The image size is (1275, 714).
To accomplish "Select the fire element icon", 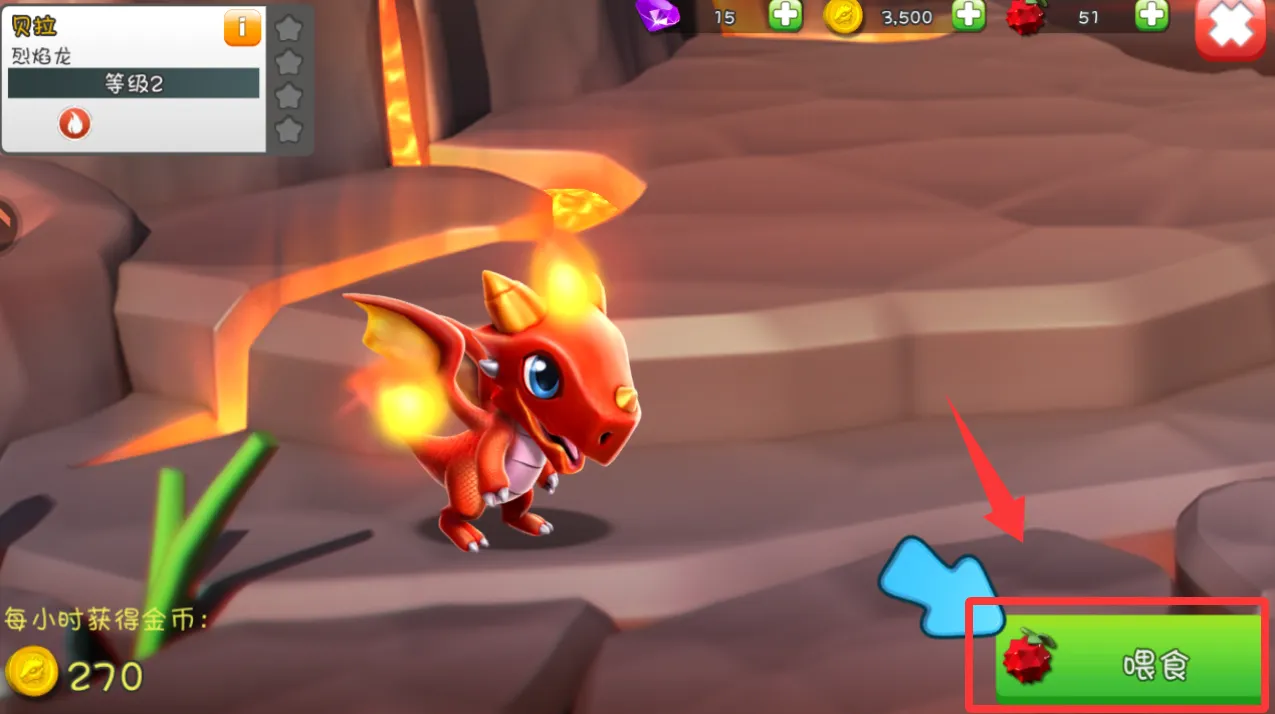I will pyautogui.click(x=75, y=123).
